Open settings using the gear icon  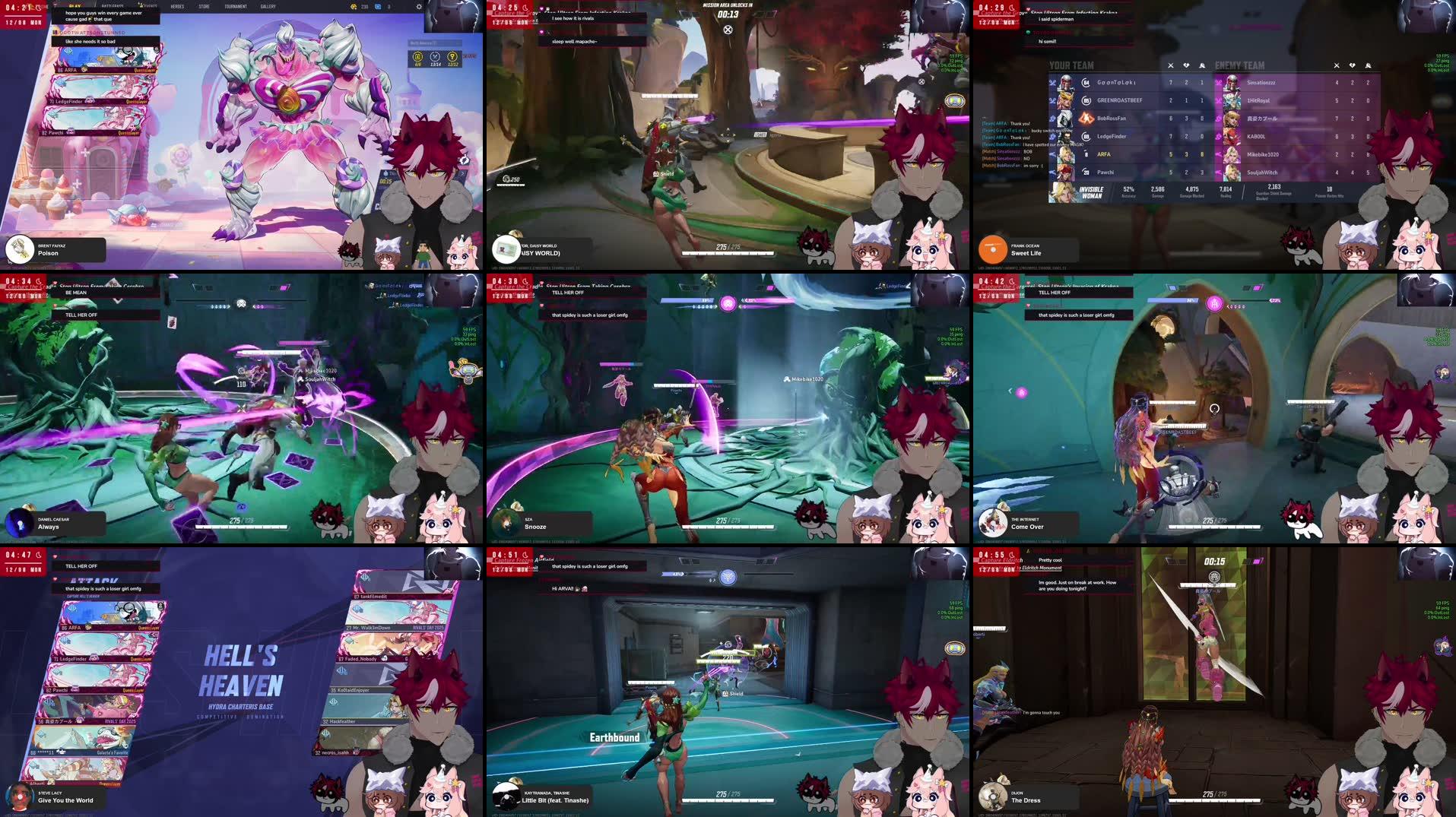click(x=419, y=7)
